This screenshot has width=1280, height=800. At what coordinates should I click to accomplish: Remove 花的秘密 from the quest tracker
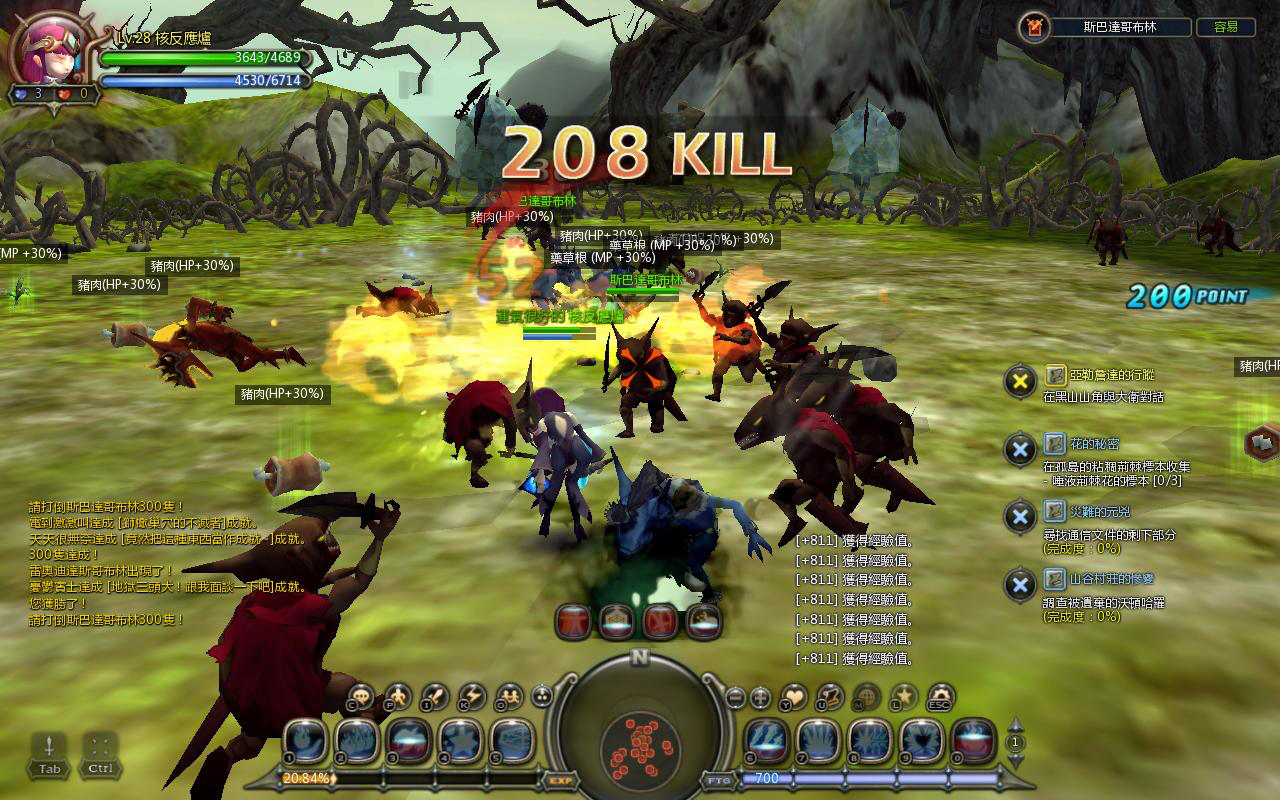(x=1019, y=449)
